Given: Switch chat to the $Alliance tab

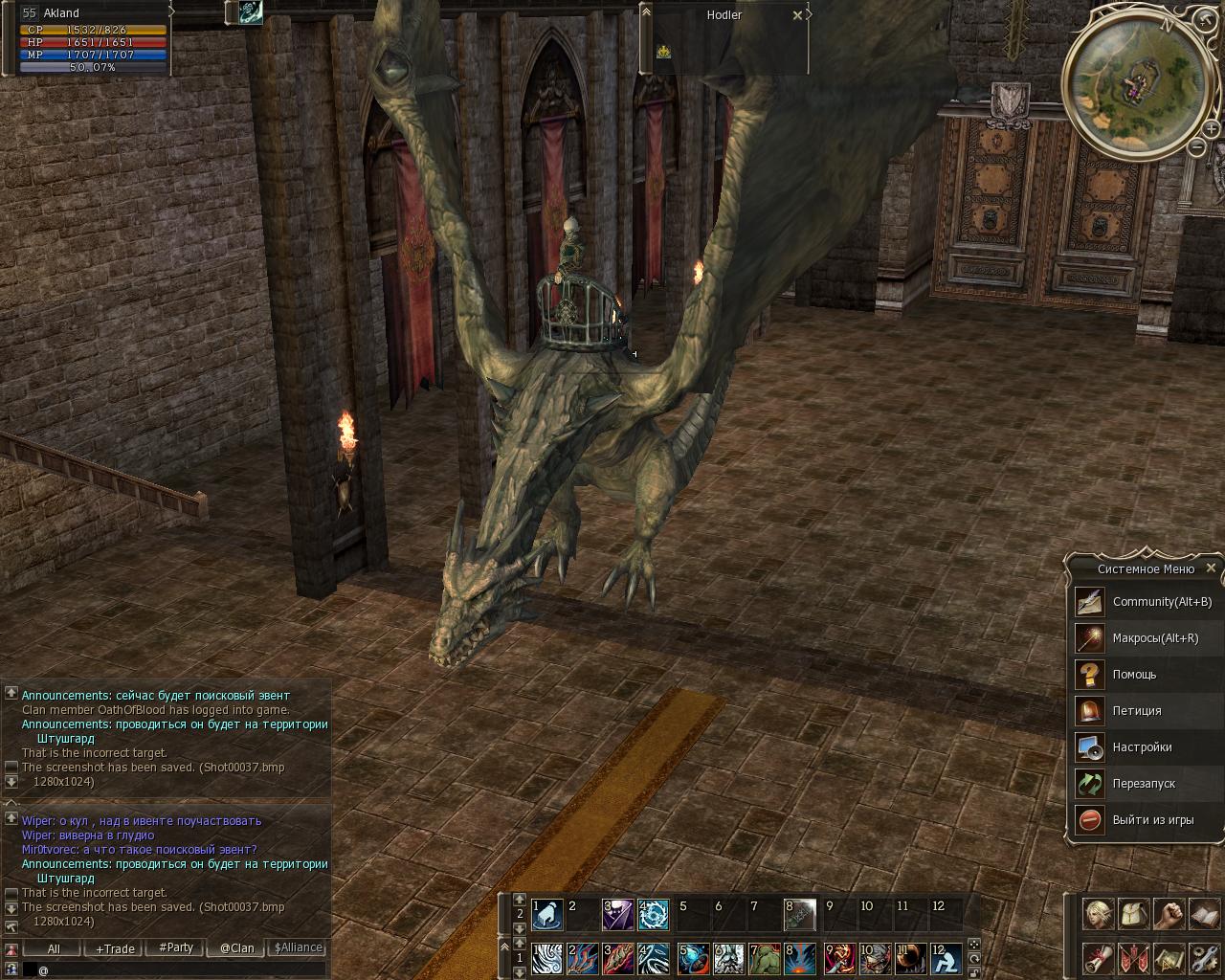Looking at the screenshot, I should (298, 947).
